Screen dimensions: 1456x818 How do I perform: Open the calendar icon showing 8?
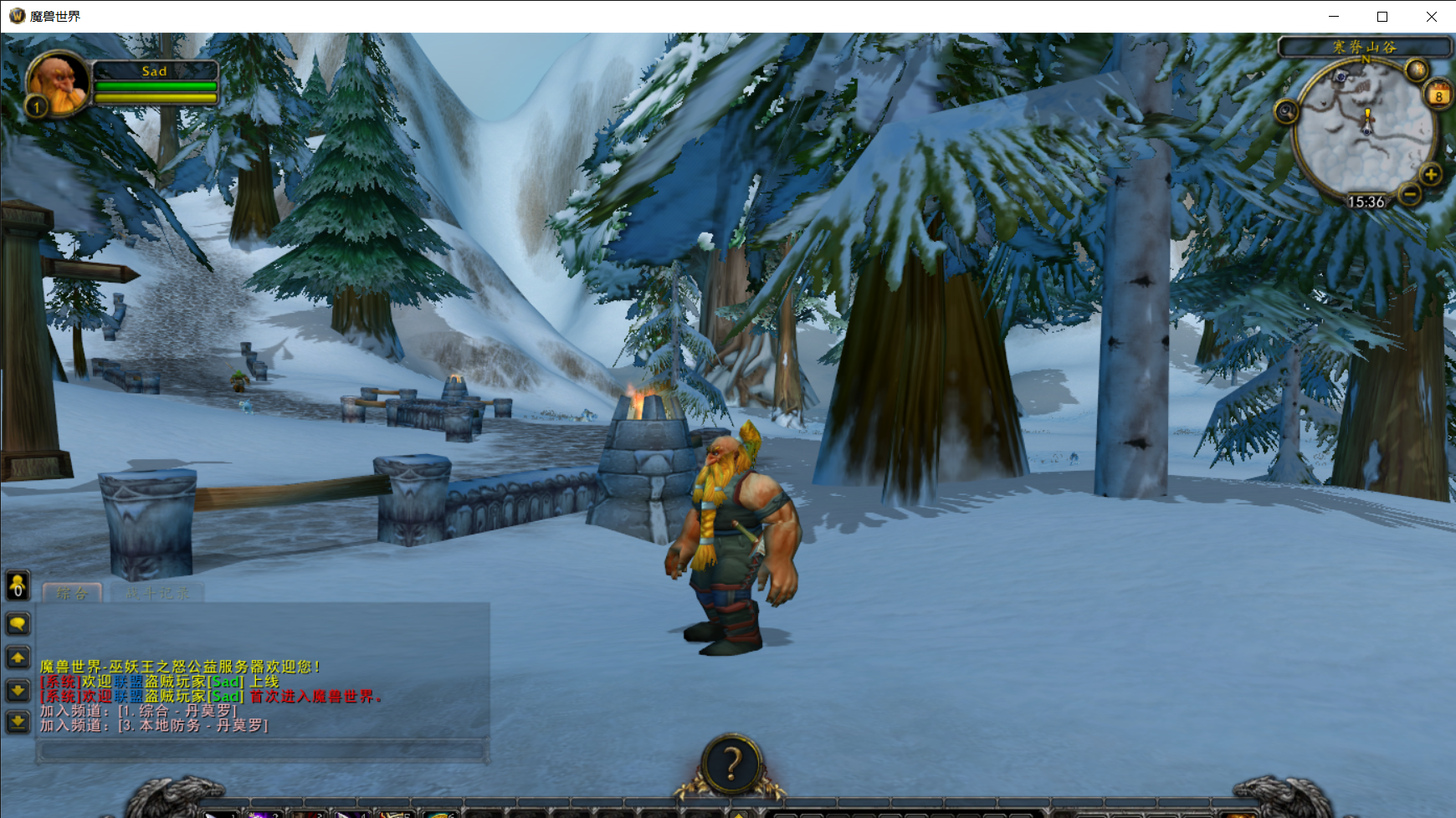tap(1438, 95)
